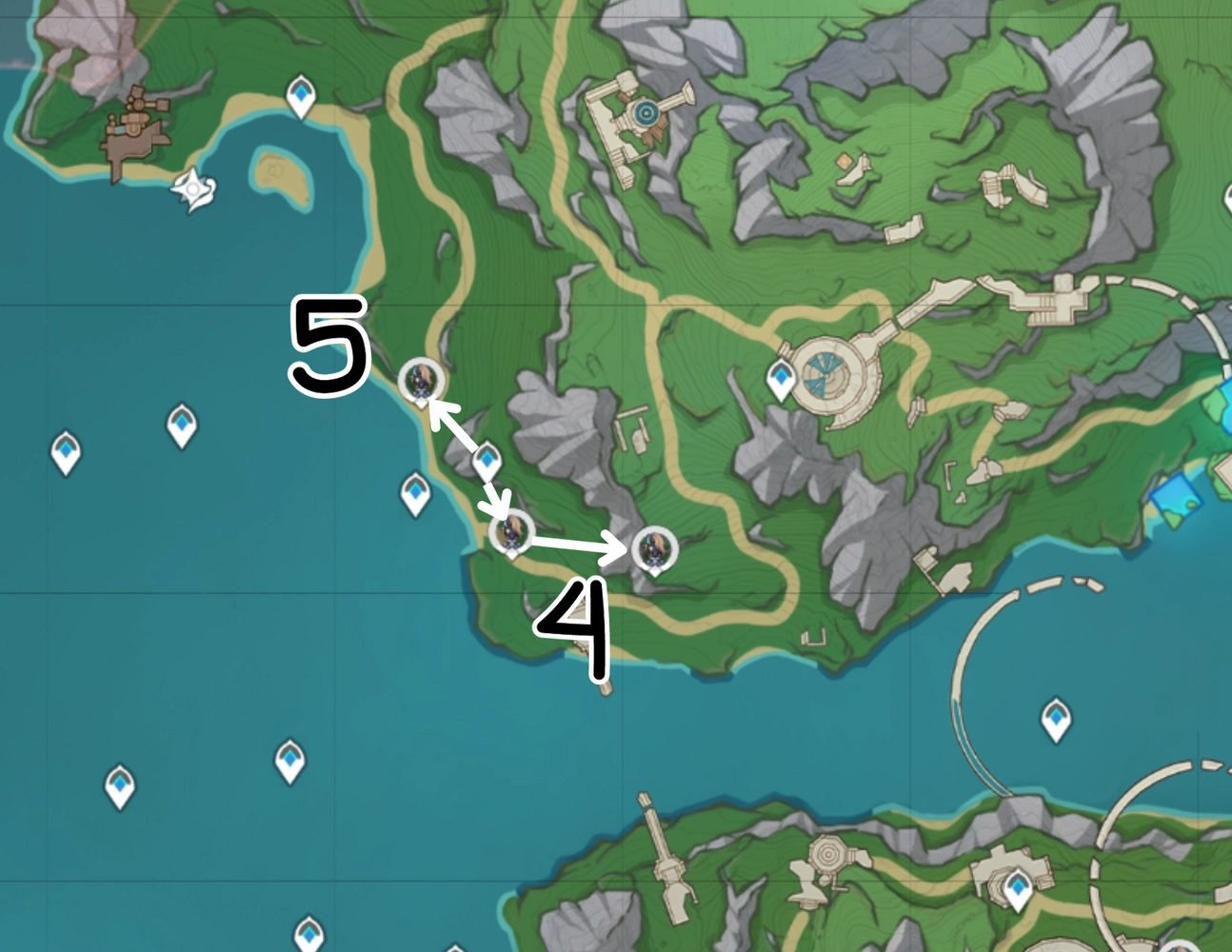The image size is (1232, 952).
Task: Select the enemy marker labeled 5
Action: [x=421, y=381]
